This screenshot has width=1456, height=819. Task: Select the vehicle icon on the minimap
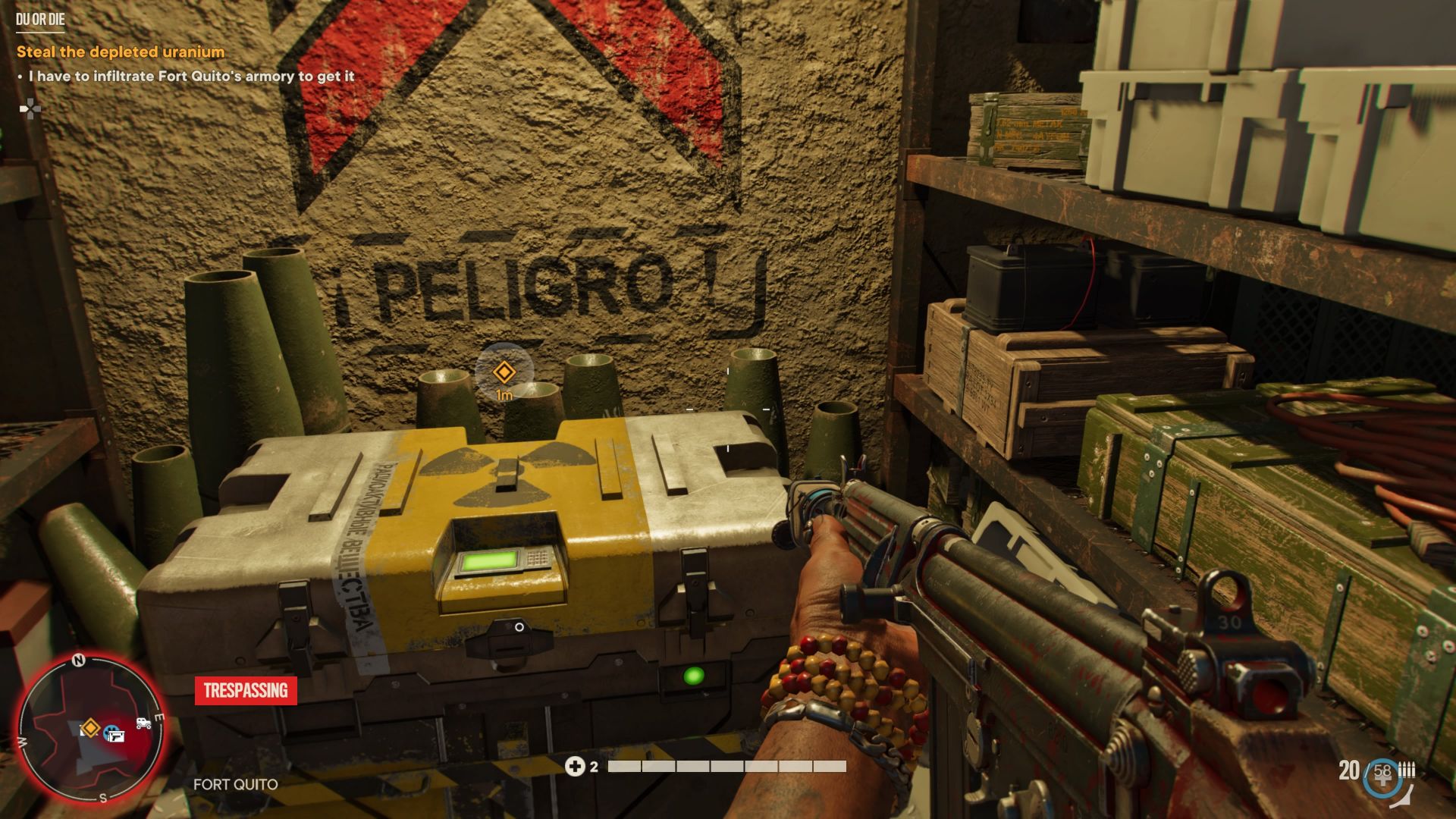click(144, 724)
